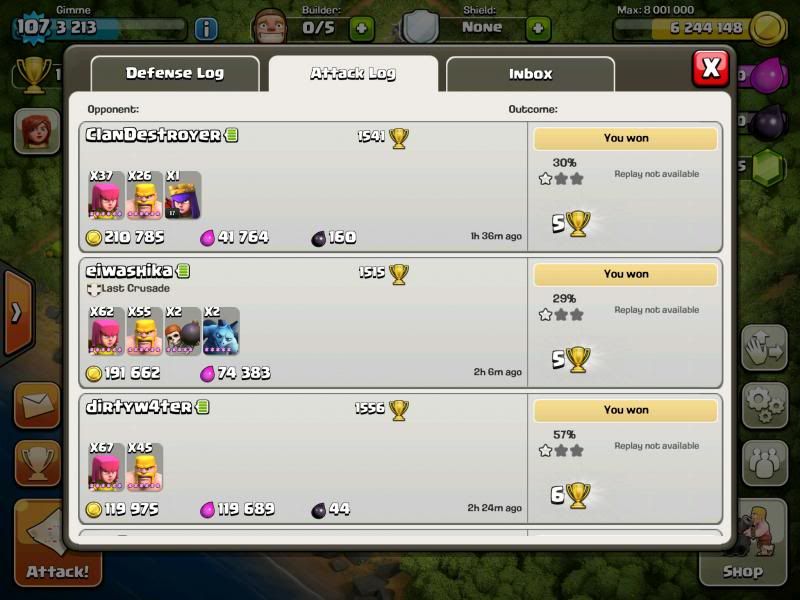The height and width of the screenshot is (600, 800).
Task: Open the settings gears button
Action: pos(765,403)
